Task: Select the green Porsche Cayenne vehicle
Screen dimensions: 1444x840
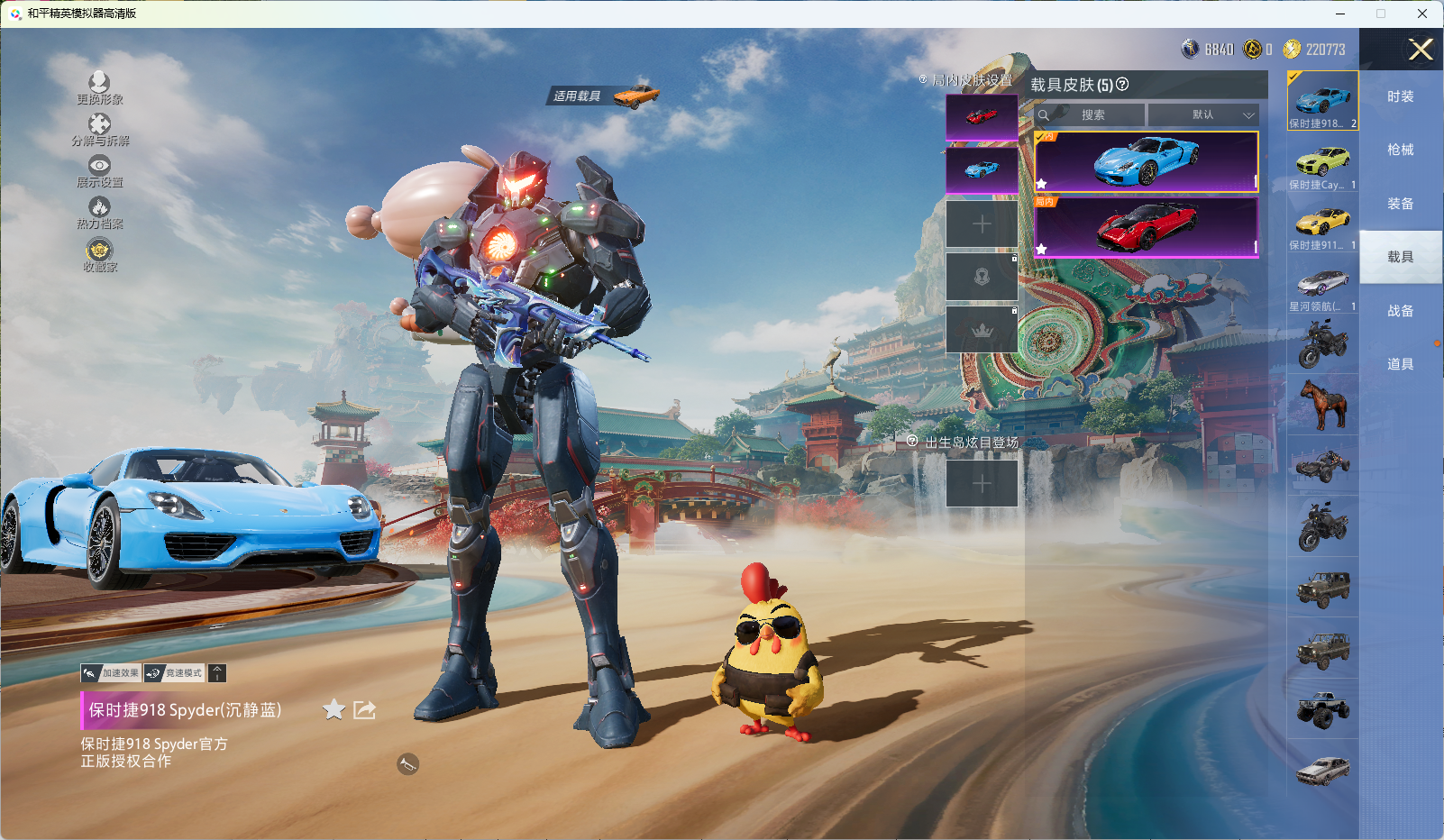Action: coord(1322,164)
